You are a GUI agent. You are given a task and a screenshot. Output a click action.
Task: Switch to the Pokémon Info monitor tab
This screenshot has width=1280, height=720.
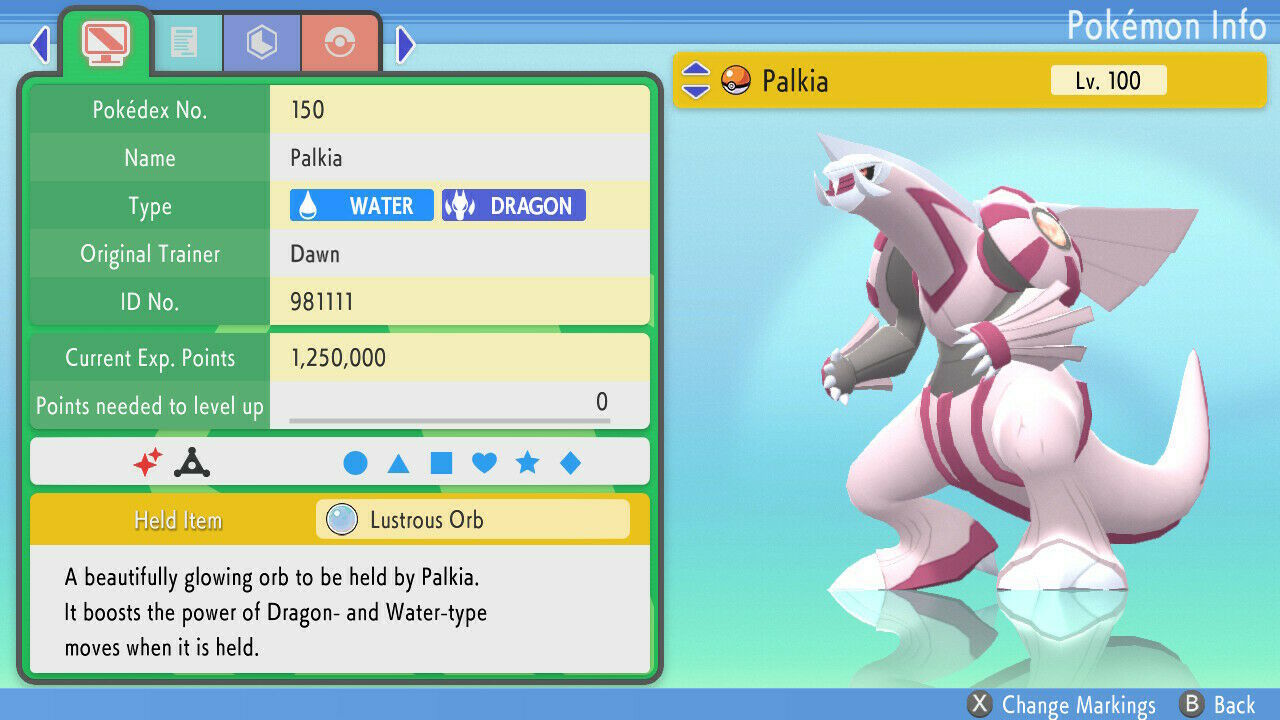click(x=106, y=41)
